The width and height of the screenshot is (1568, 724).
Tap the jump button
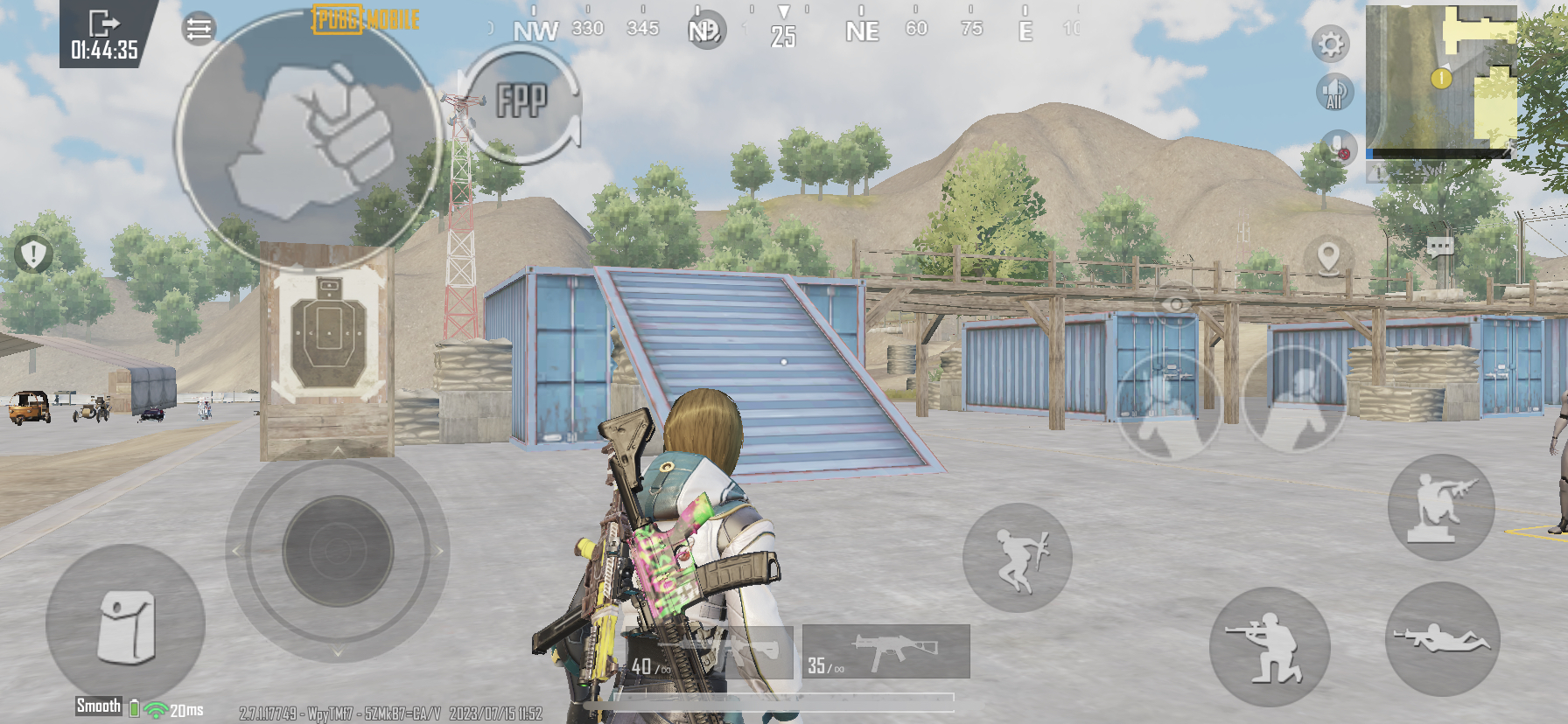pos(1018,558)
